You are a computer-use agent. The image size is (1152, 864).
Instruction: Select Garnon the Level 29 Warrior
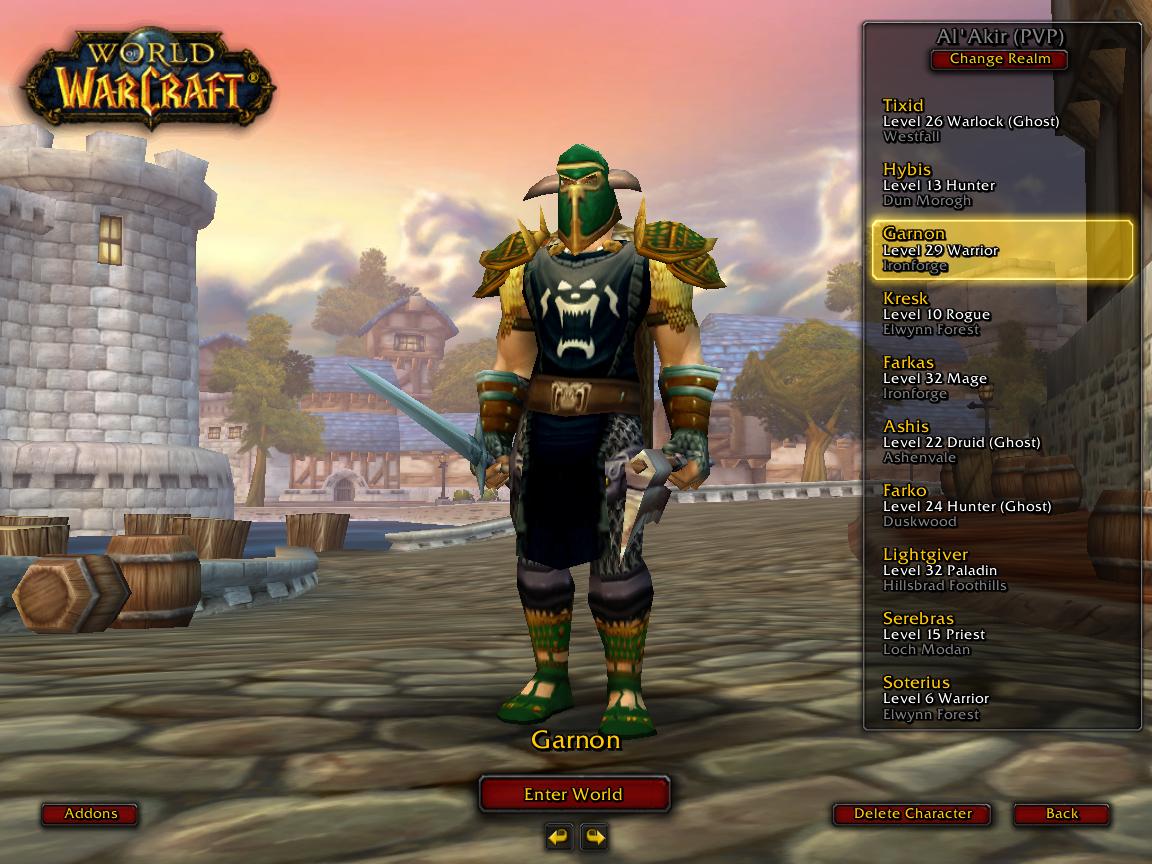pos(1002,249)
